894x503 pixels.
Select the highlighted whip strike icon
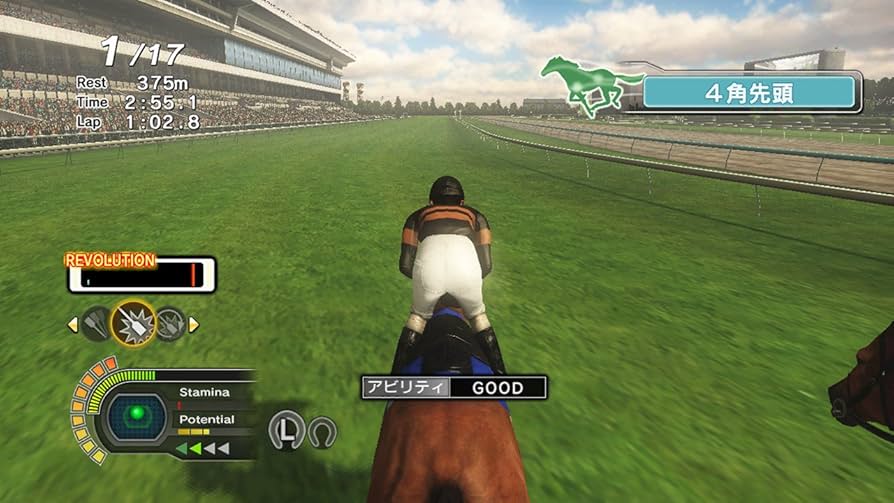[133, 324]
